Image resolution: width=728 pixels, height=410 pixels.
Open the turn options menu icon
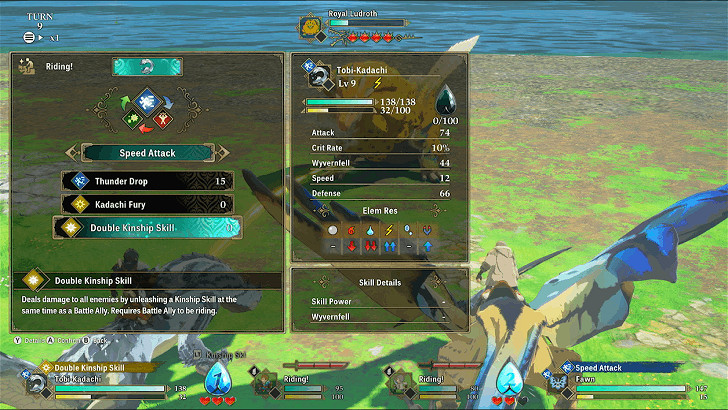[x=29, y=37]
